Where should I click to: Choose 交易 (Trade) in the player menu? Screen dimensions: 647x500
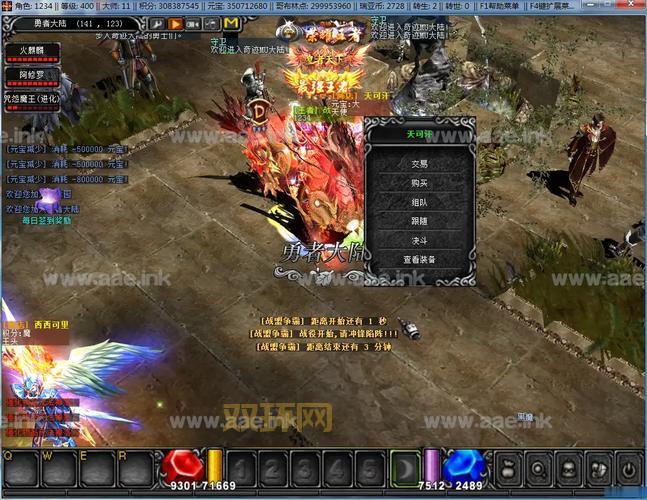point(419,163)
